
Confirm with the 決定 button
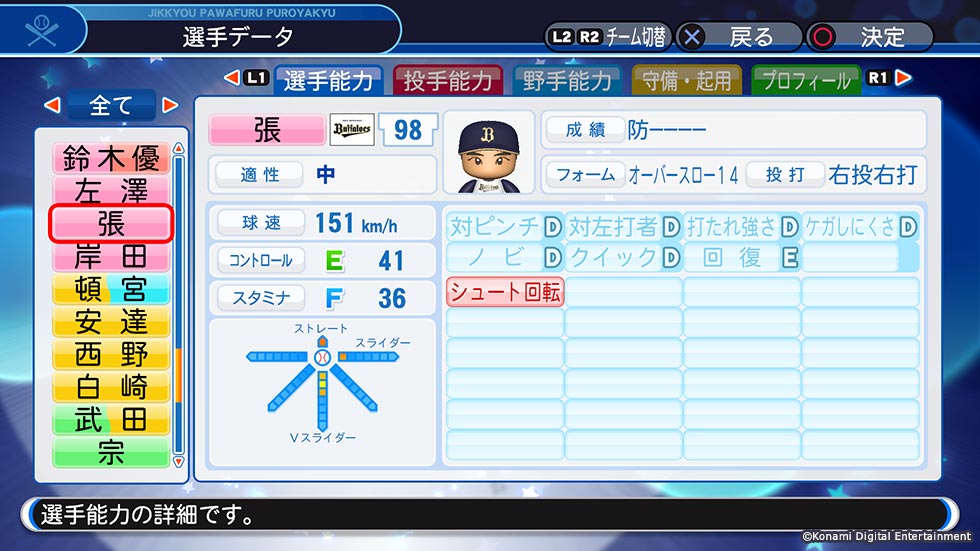(x=870, y=37)
